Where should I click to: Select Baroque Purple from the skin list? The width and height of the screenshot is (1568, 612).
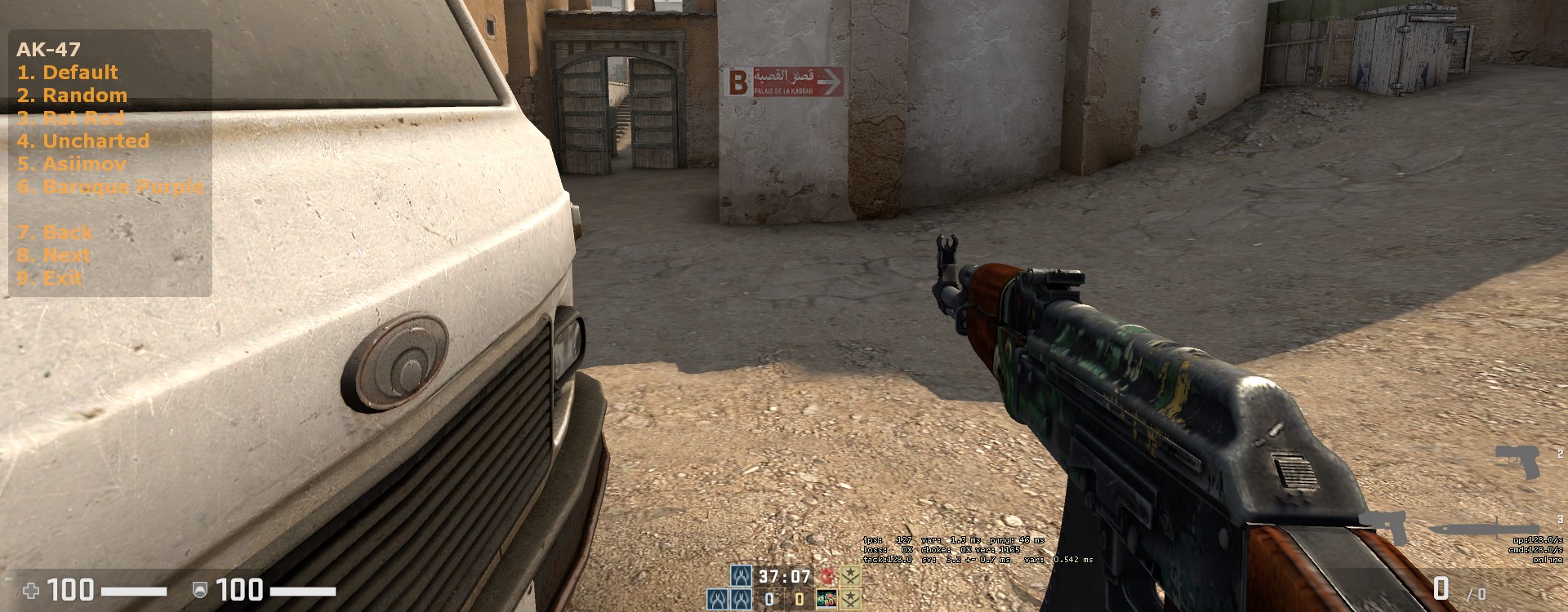coord(111,187)
